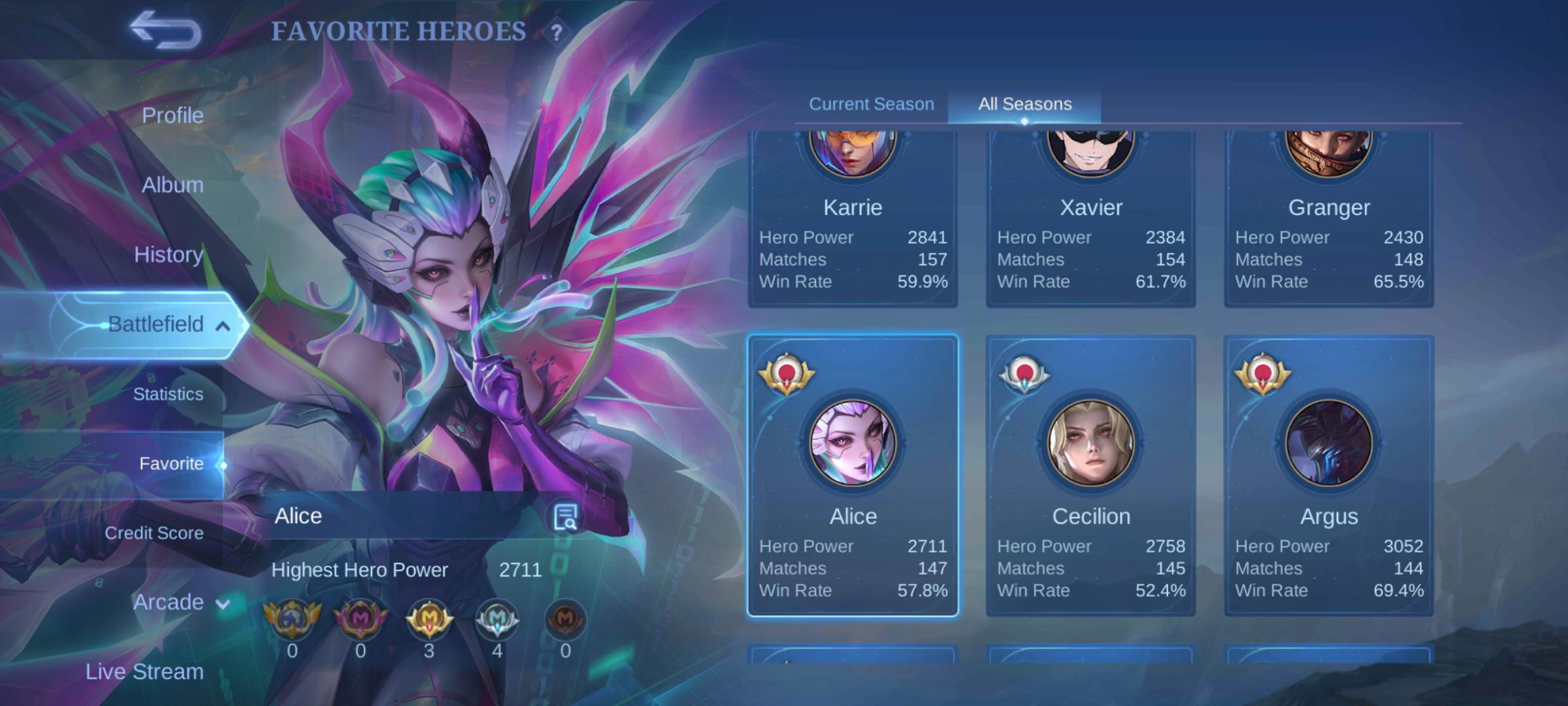Image resolution: width=1568 pixels, height=706 pixels.
Task: Open the Live Stream menu entry
Action: click(144, 671)
